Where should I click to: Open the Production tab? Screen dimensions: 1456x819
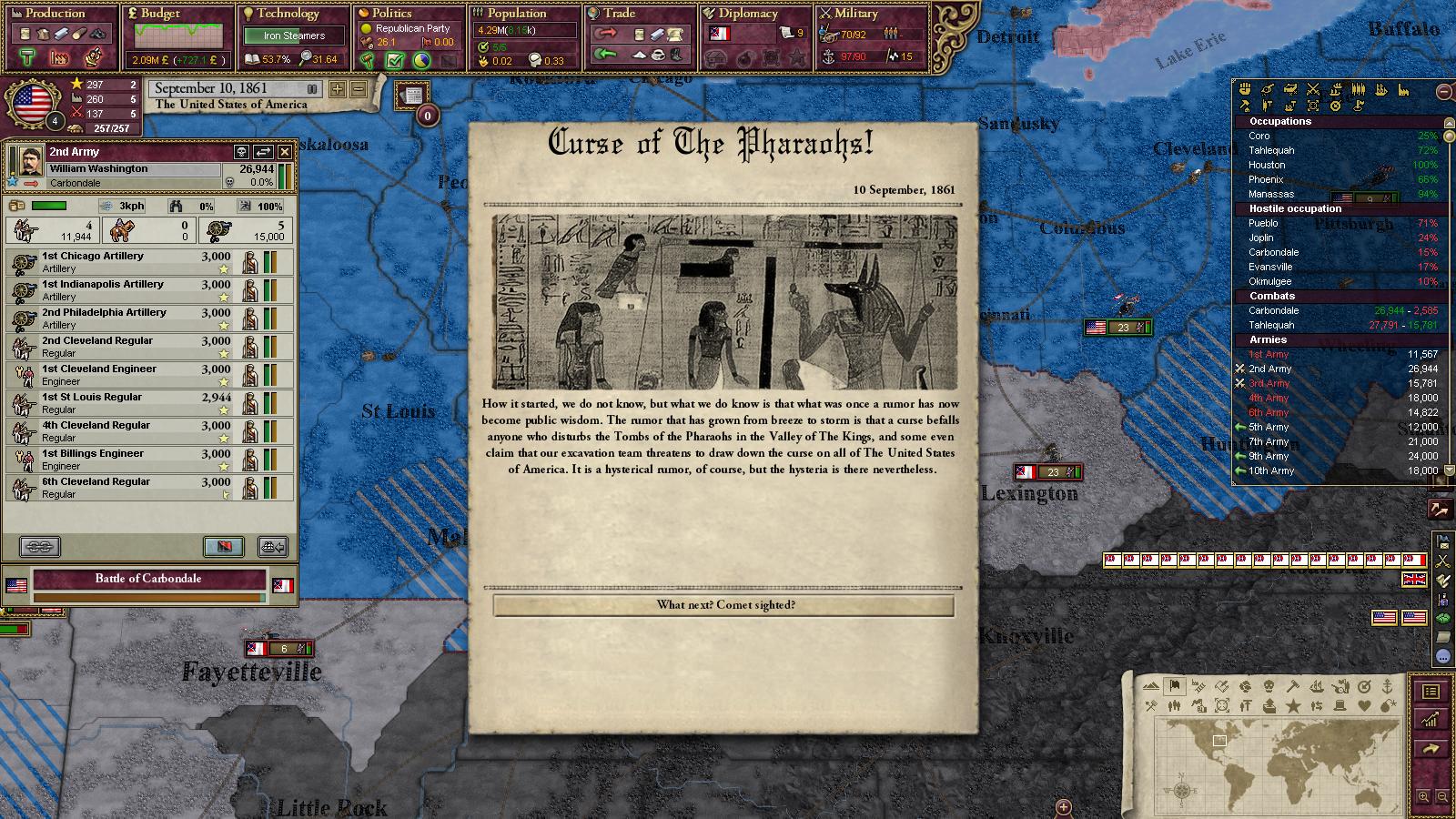[55, 14]
